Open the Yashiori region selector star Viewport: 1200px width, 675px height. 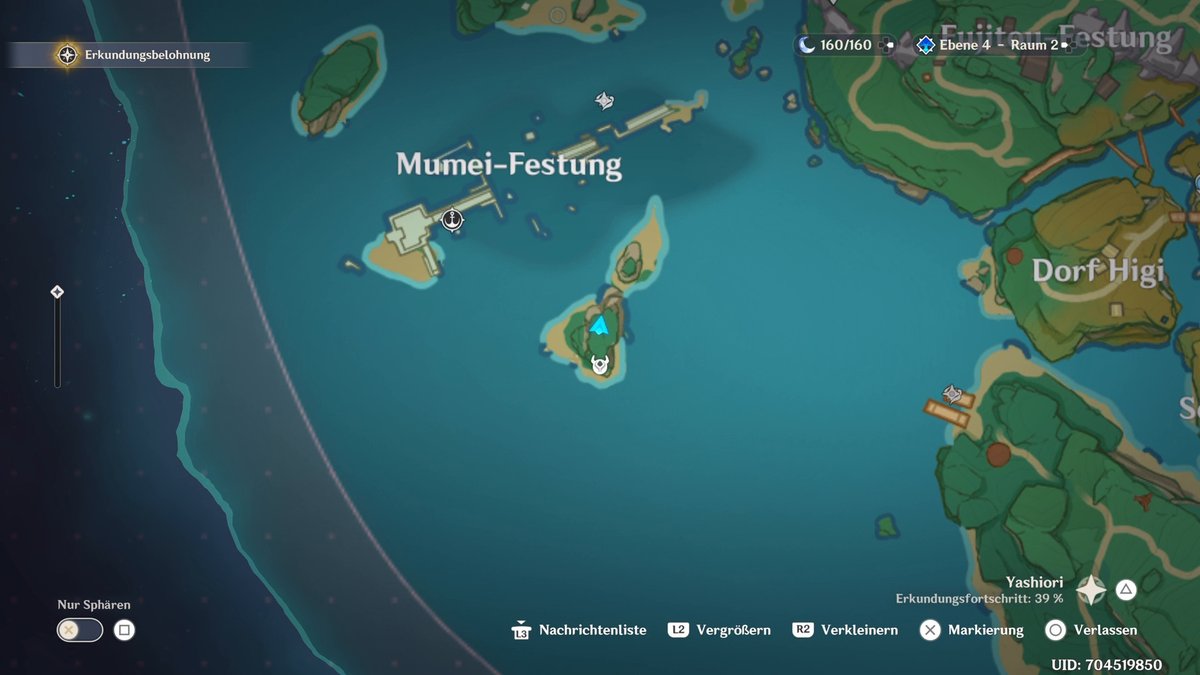click(x=1090, y=590)
